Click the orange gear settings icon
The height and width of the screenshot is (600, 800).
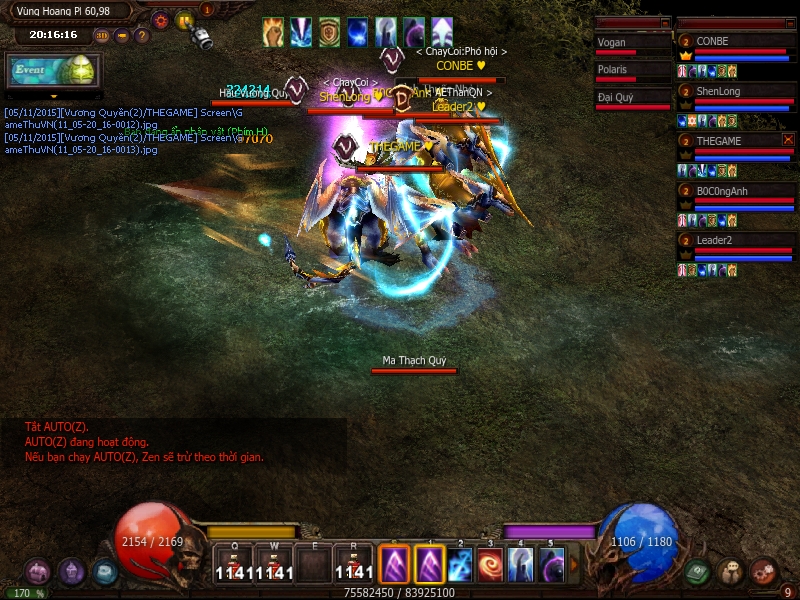(160, 19)
